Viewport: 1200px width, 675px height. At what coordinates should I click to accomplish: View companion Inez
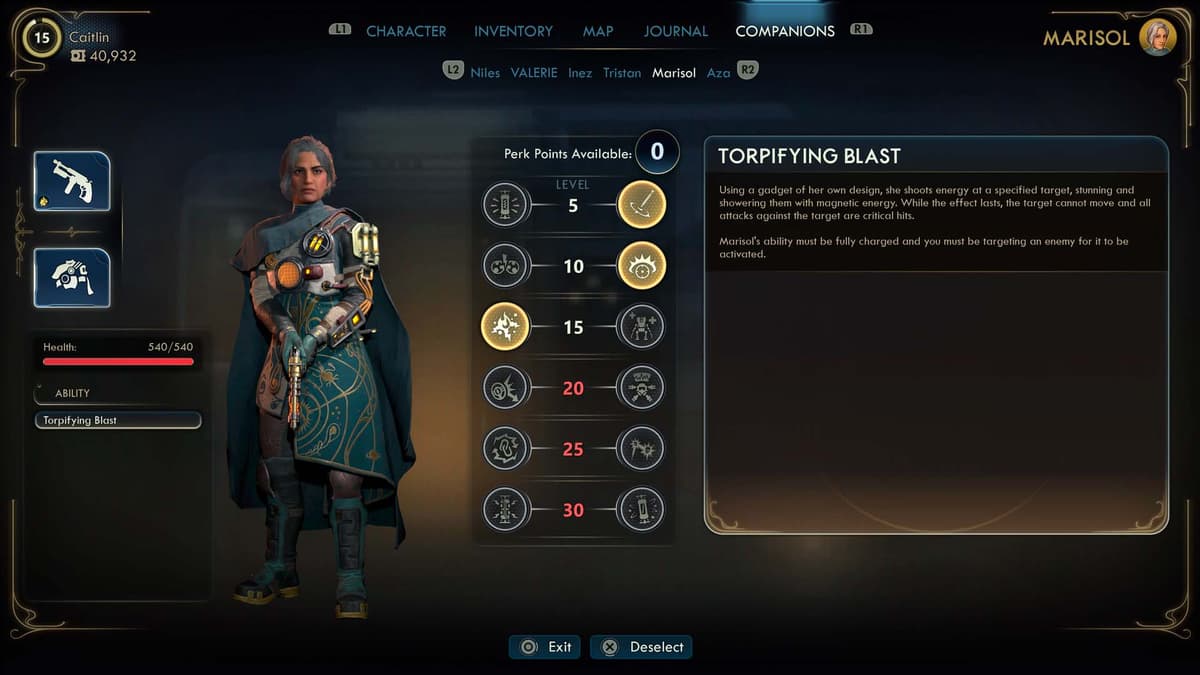580,73
